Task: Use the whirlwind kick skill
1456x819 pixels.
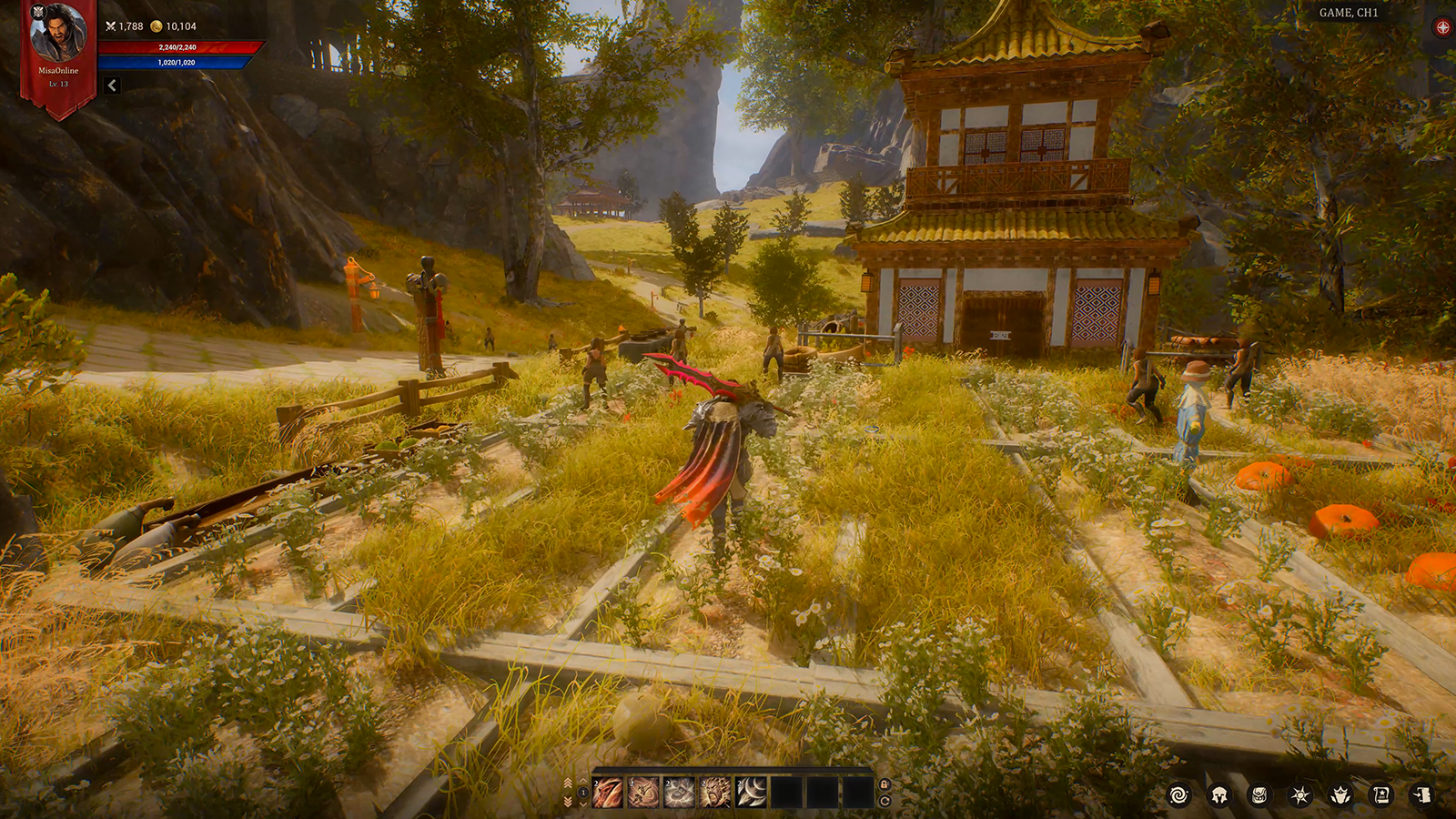Action: tap(643, 793)
